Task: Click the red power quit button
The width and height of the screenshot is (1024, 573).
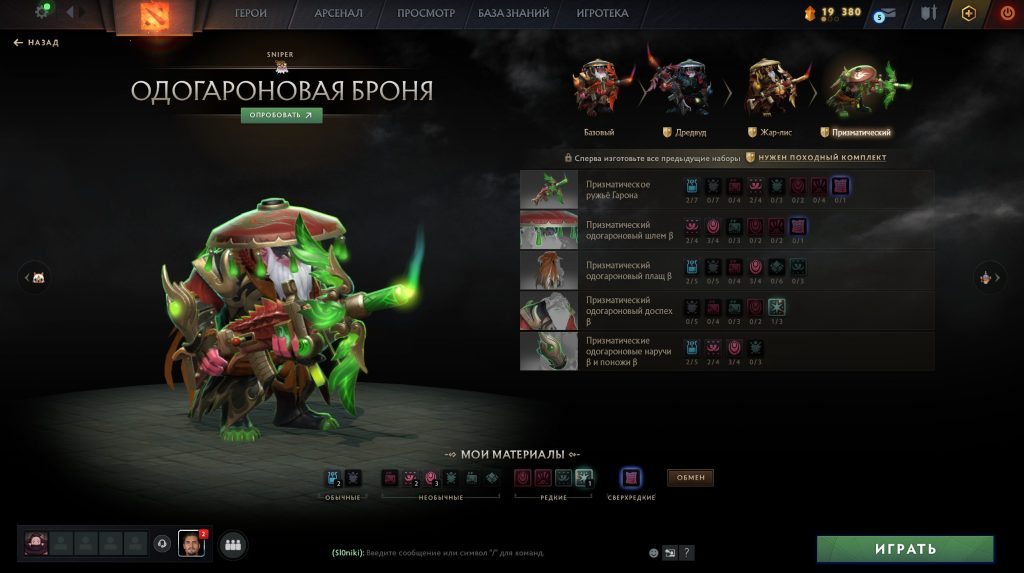Action: coord(1006,13)
